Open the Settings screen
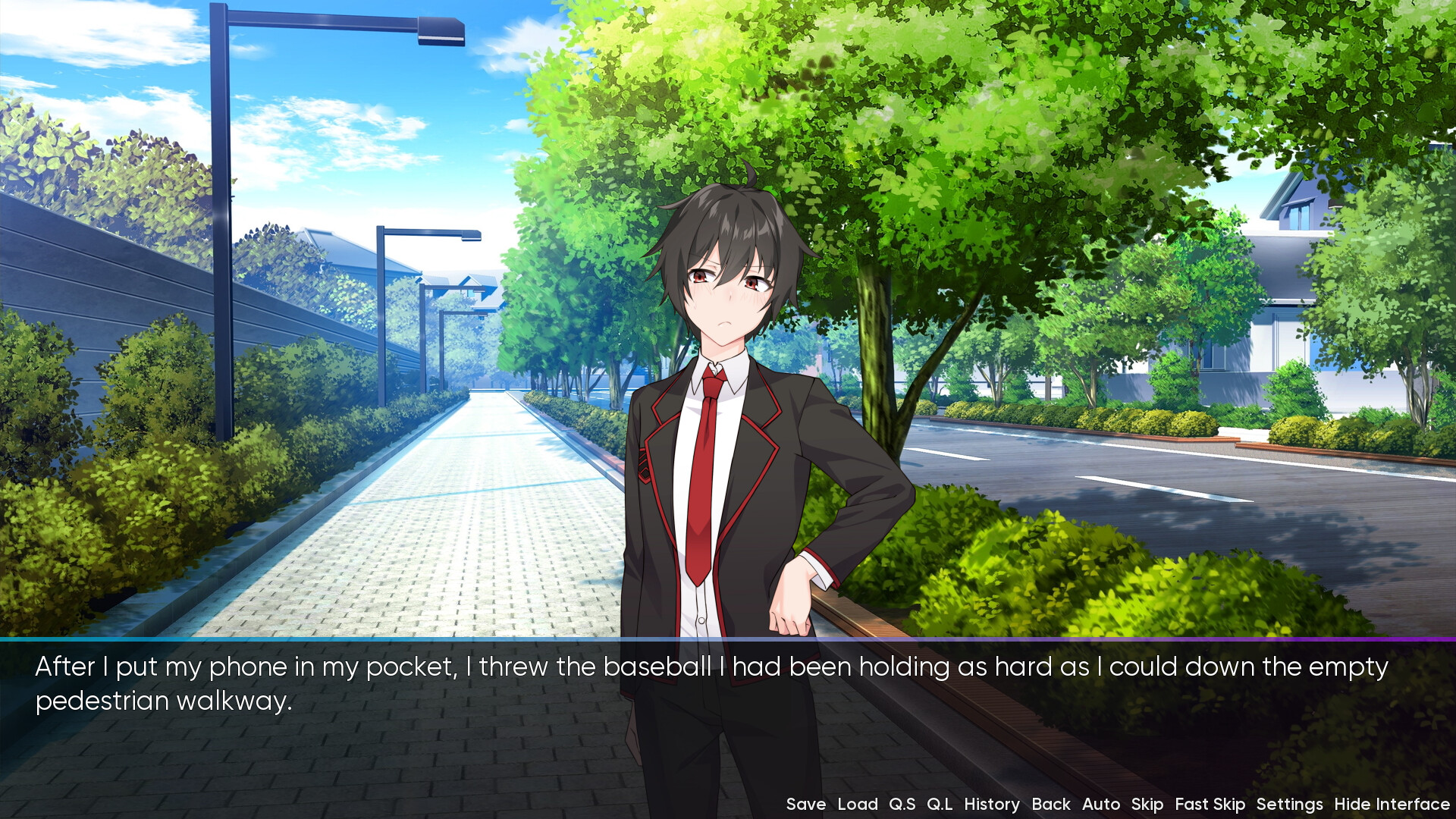This screenshot has width=1456, height=819. [1289, 805]
